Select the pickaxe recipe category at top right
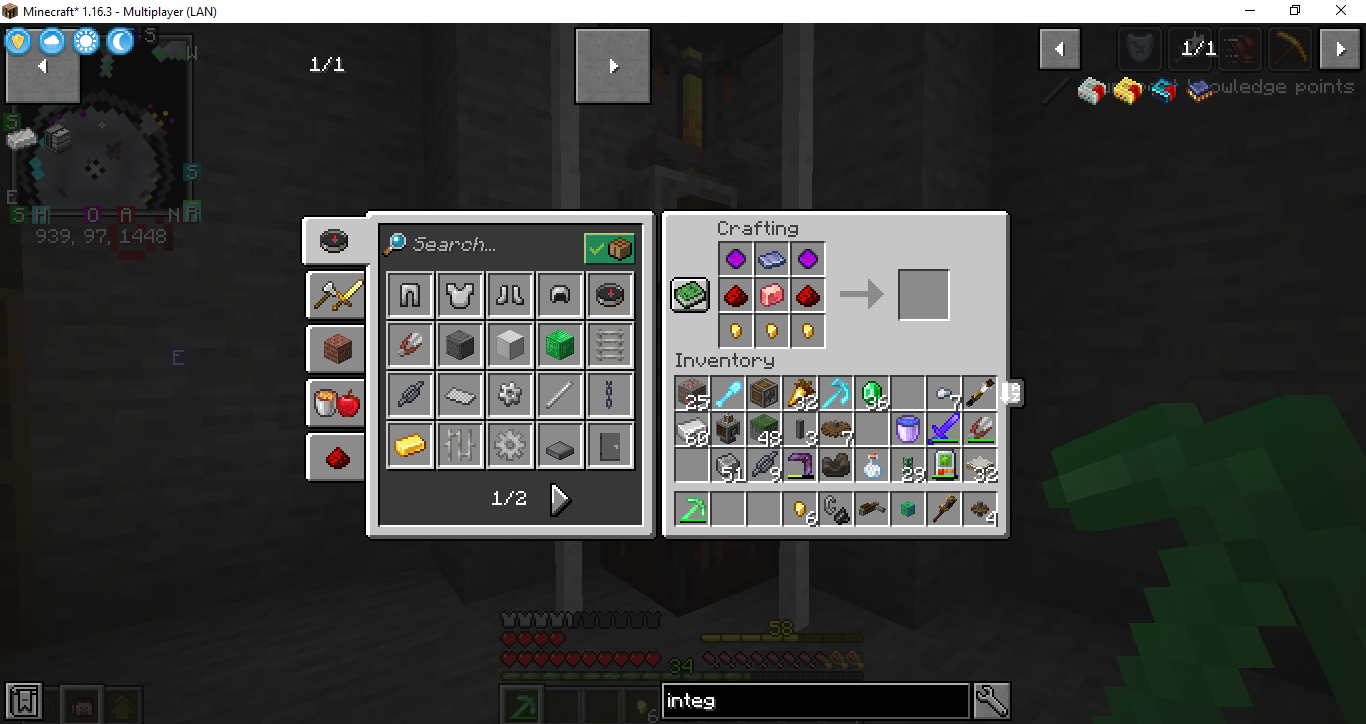Screen dimensions: 1366x724 point(1289,48)
